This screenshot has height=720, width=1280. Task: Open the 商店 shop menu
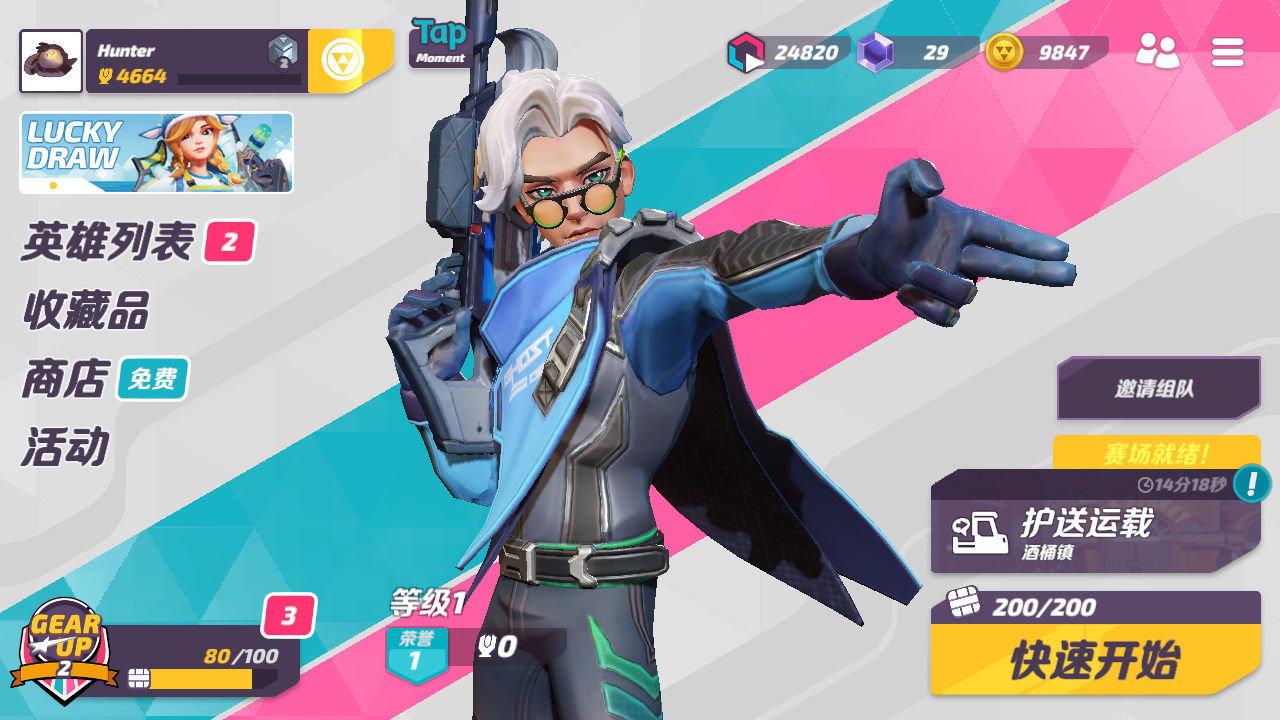66,379
